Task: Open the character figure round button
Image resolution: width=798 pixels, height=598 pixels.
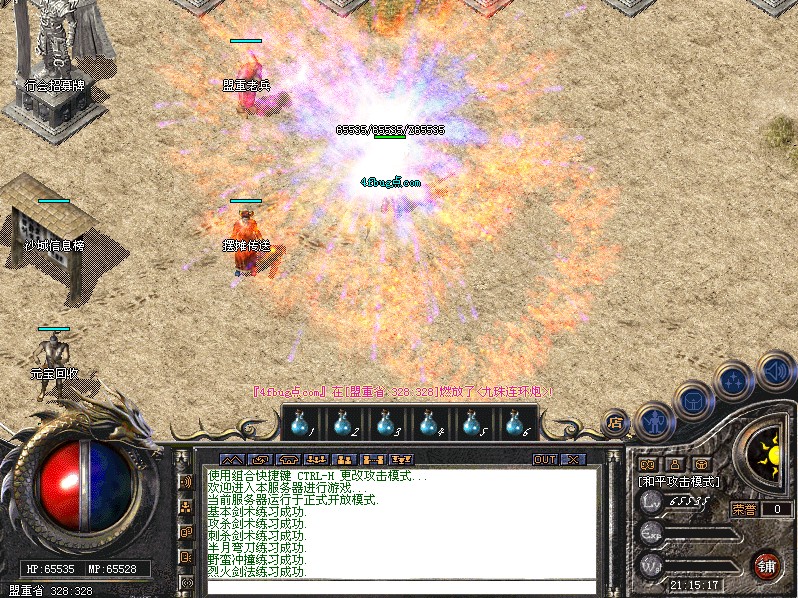Action: point(654,422)
